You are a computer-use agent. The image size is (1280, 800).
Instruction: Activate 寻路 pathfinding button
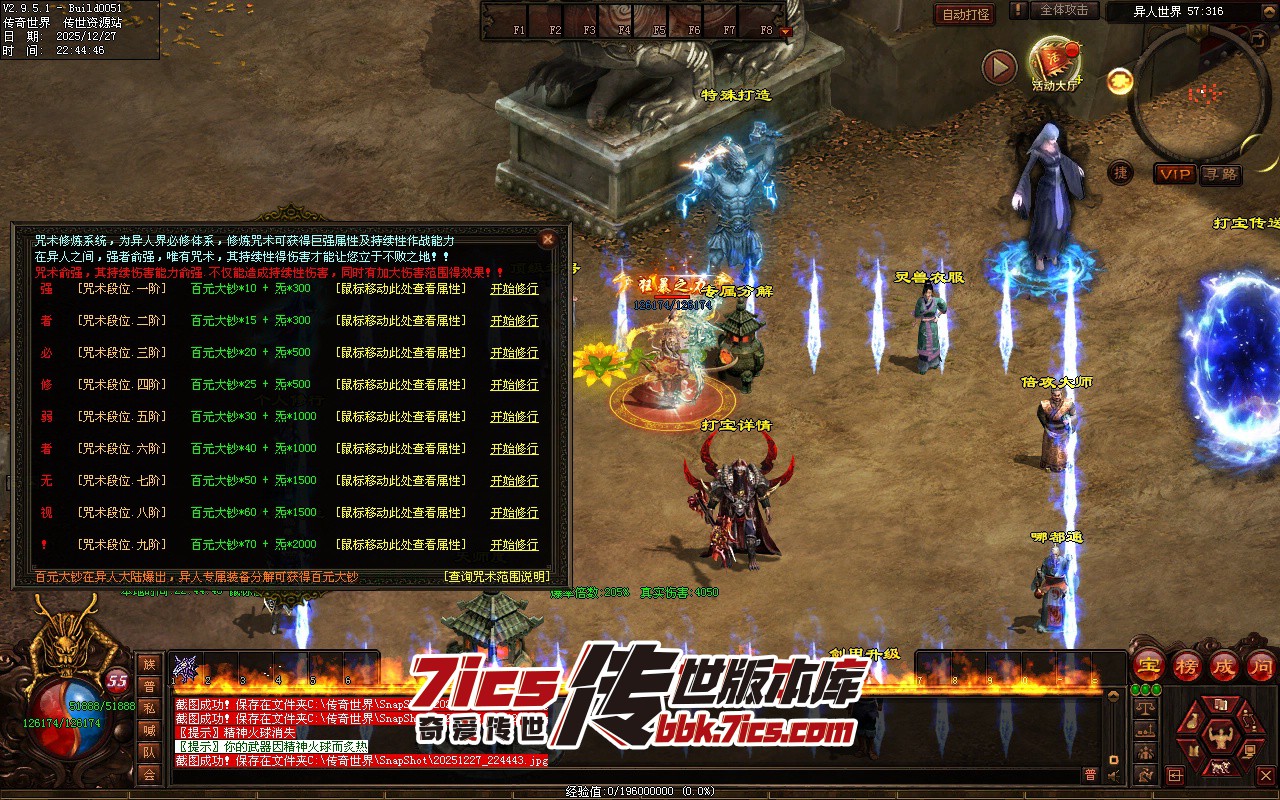point(1220,174)
